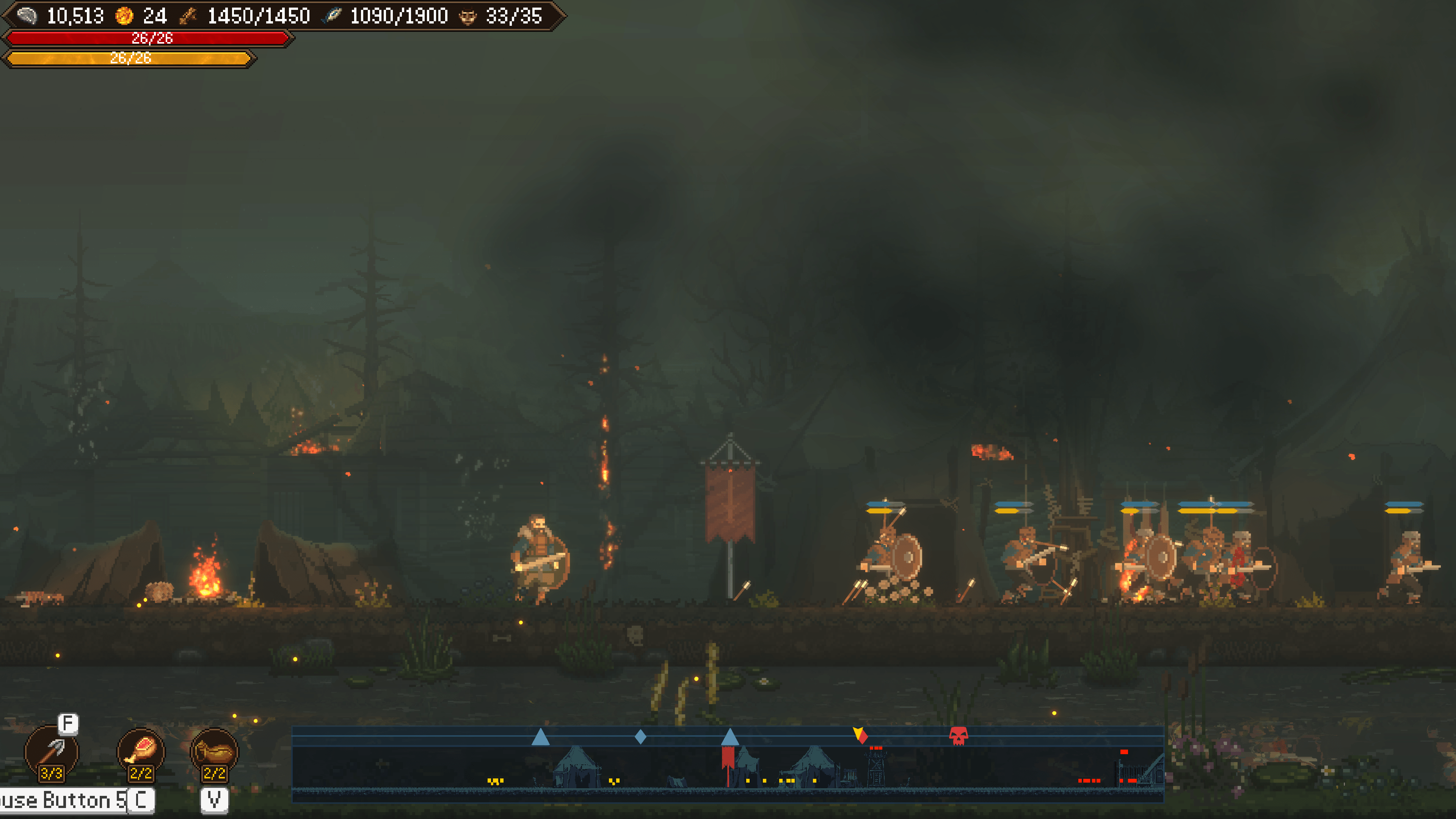The image size is (1456, 819).
Task: Click the watchtower on the minimap strip
Action: pos(875,767)
